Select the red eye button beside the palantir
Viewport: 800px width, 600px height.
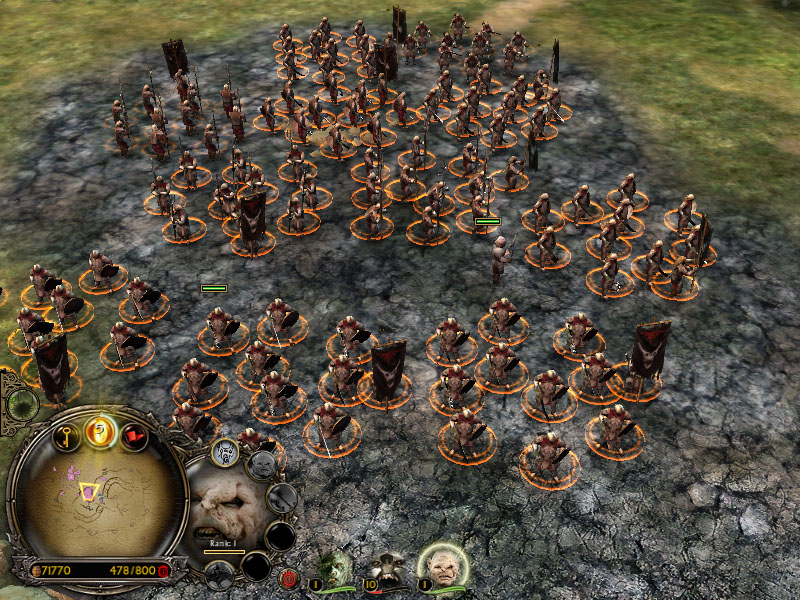tap(289, 577)
